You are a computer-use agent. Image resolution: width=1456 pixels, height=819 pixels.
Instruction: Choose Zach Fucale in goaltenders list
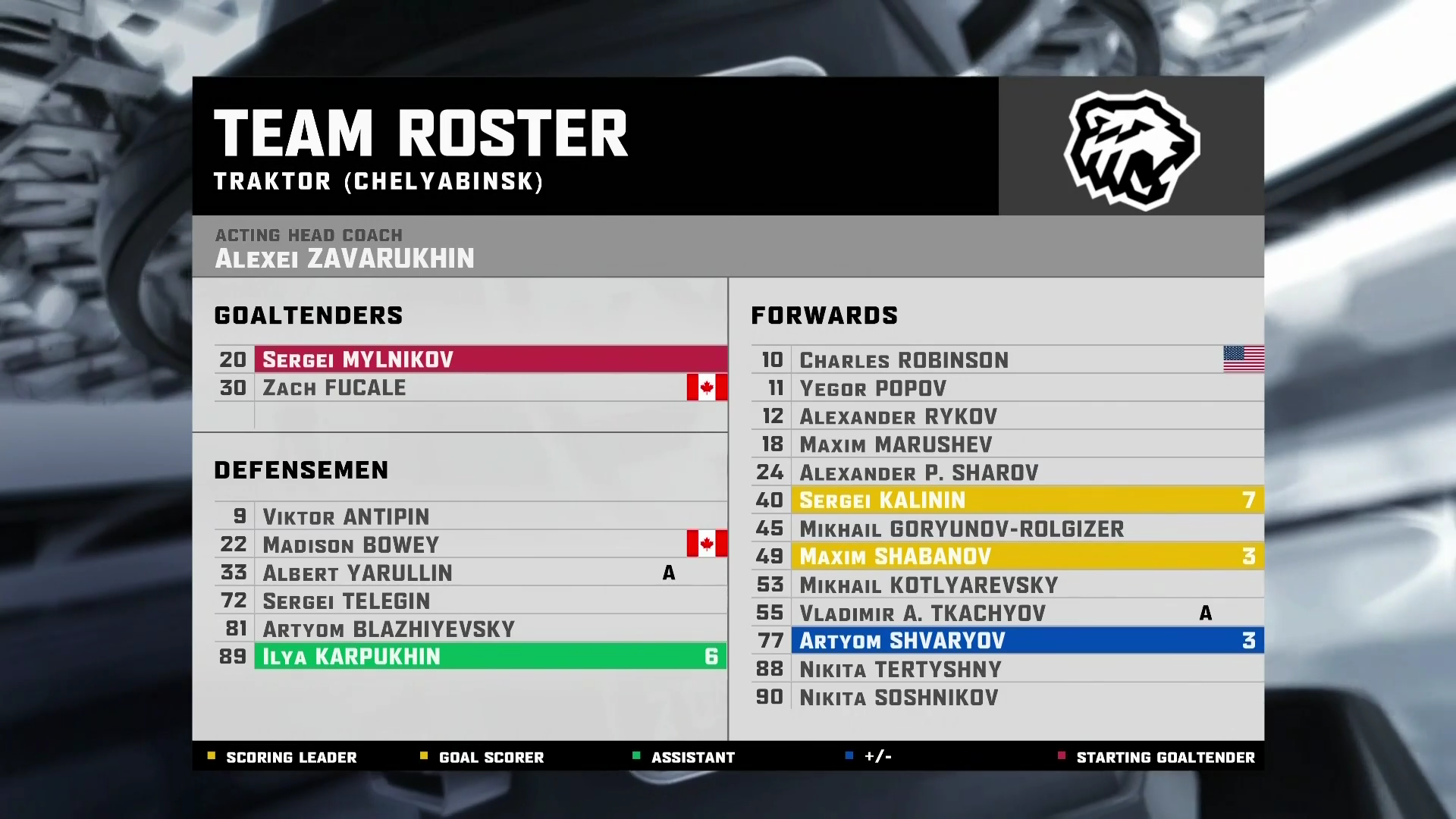[470, 388]
